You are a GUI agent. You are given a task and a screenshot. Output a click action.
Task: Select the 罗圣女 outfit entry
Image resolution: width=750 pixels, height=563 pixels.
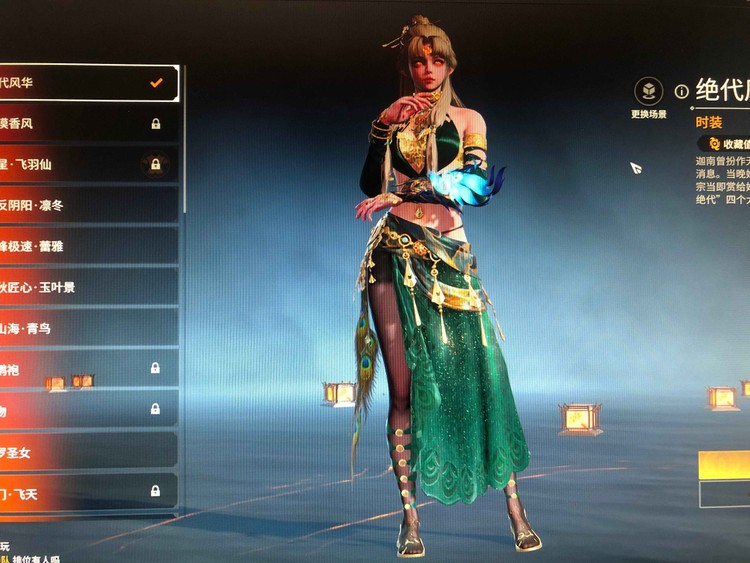pos(88,451)
